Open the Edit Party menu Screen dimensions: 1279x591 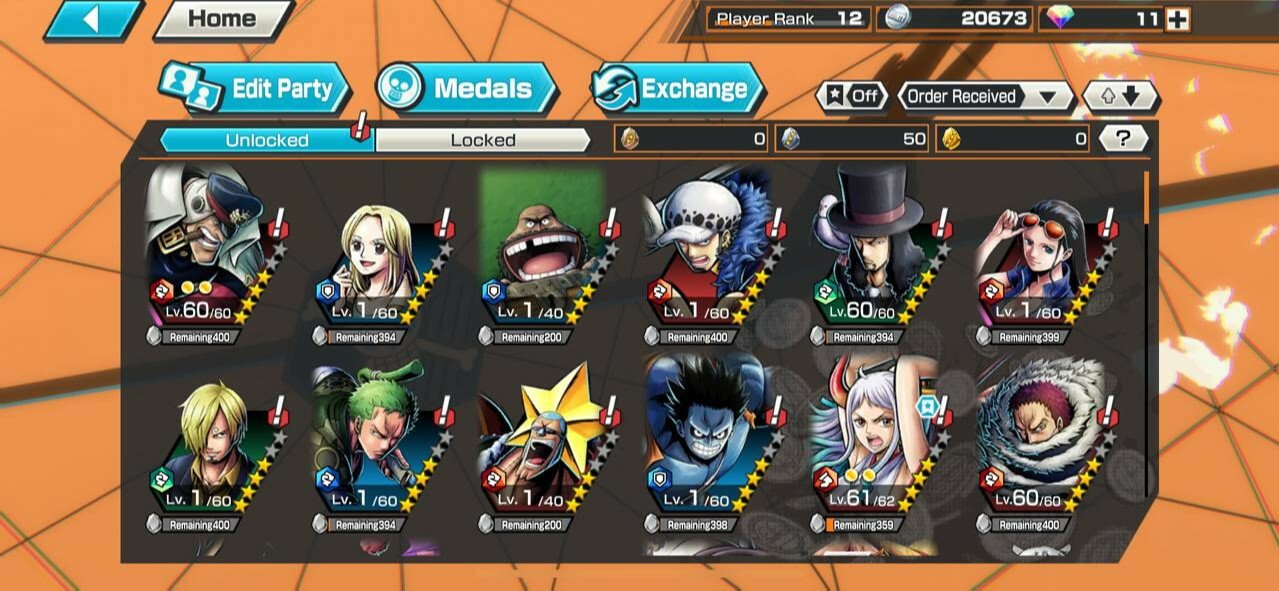[256, 89]
